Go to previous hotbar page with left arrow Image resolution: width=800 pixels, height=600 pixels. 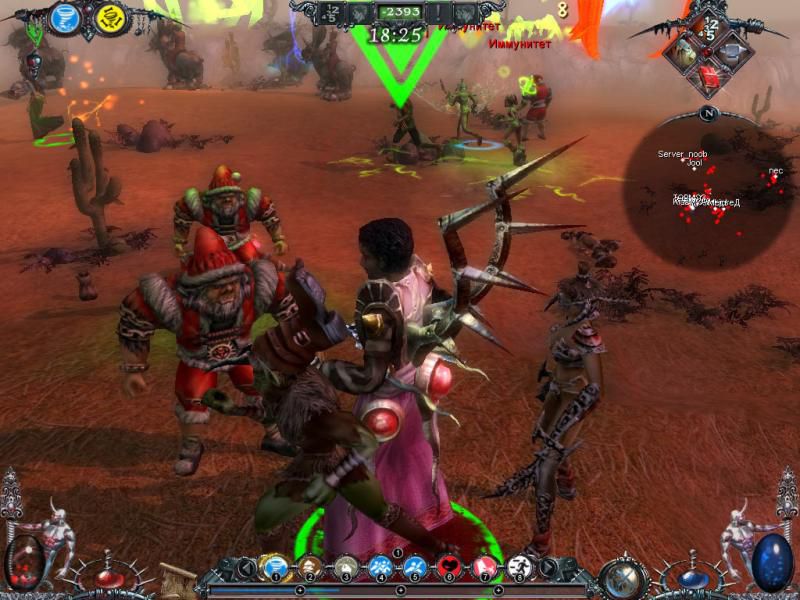244,570
